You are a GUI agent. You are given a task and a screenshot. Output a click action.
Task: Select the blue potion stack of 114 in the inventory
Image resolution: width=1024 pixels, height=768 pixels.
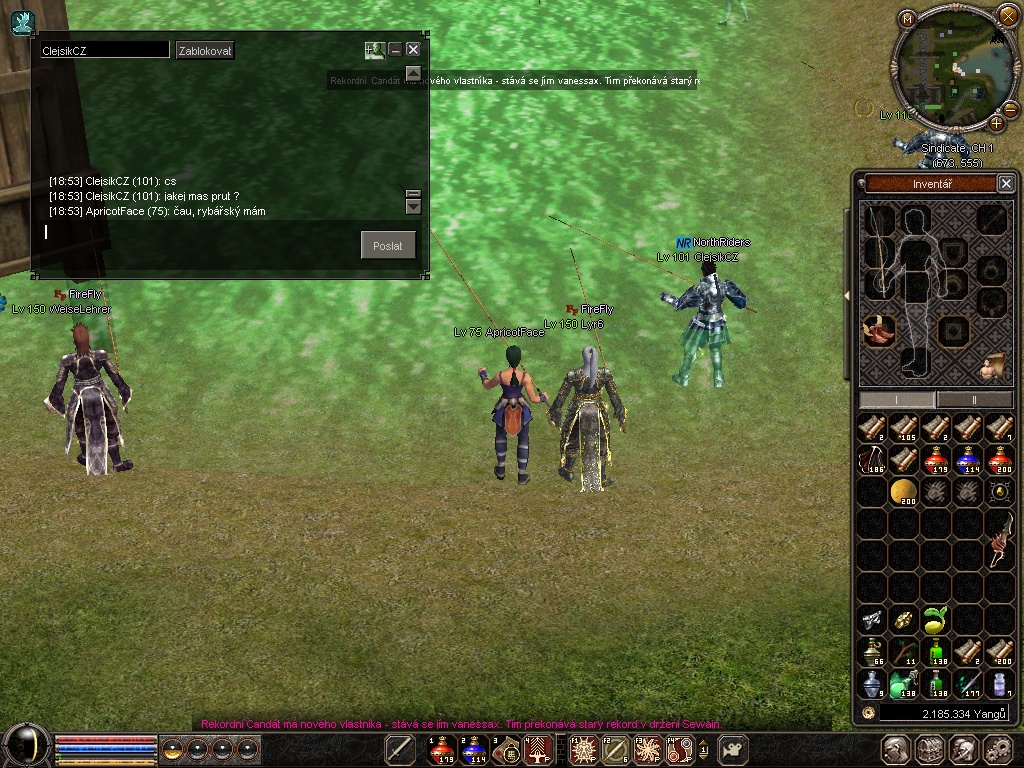pos(968,459)
